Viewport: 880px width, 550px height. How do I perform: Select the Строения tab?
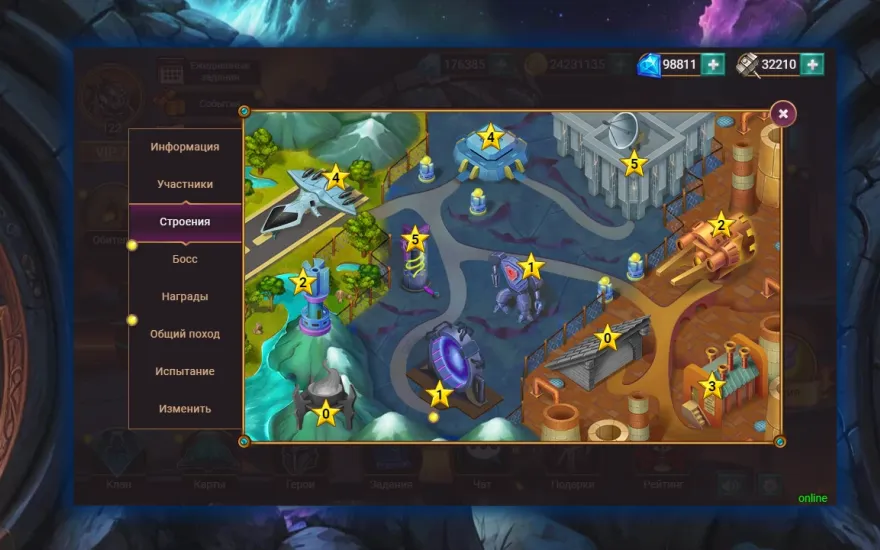click(x=185, y=221)
